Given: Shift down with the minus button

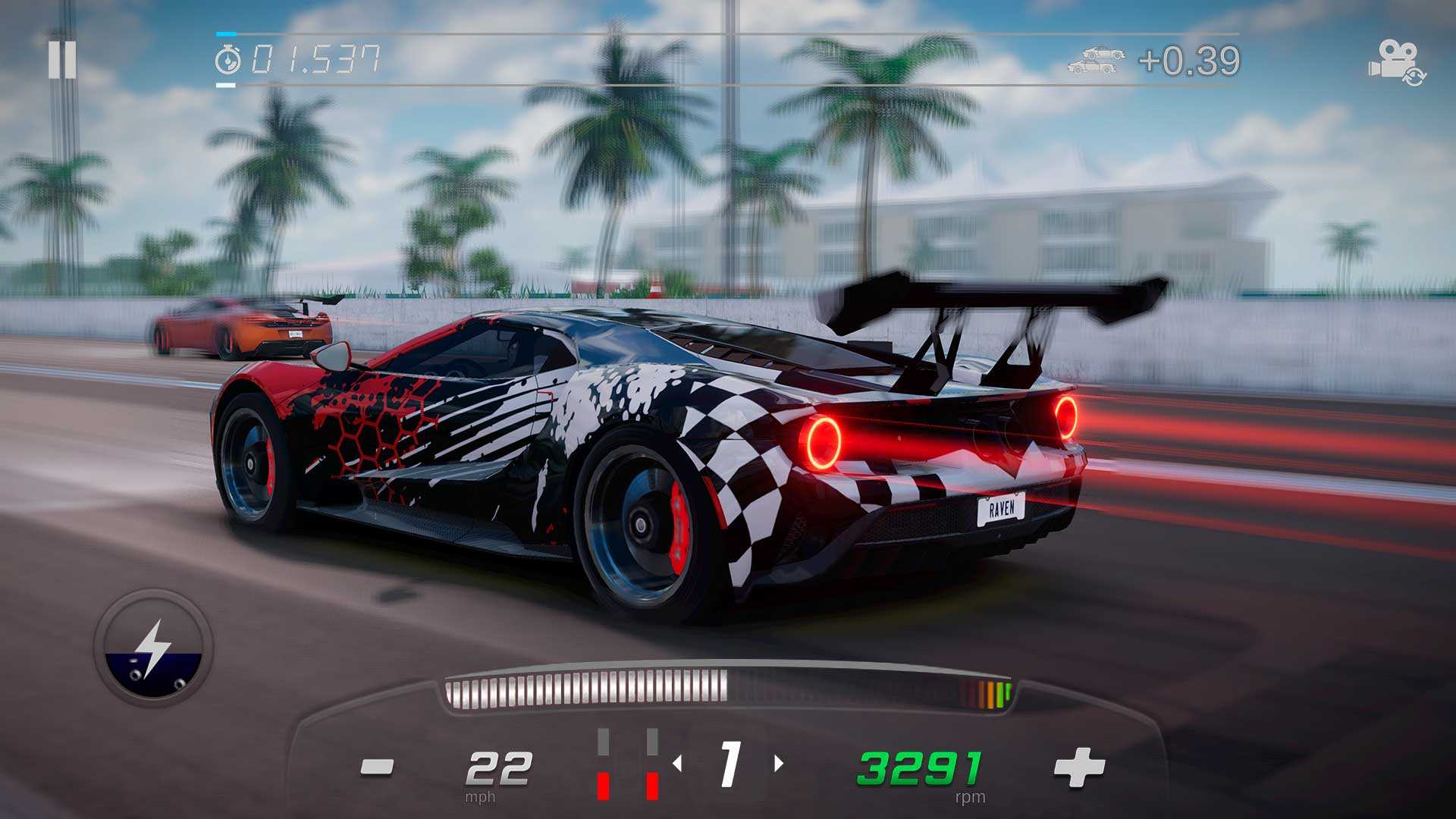Looking at the screenshot, I should tap(377, 767).
